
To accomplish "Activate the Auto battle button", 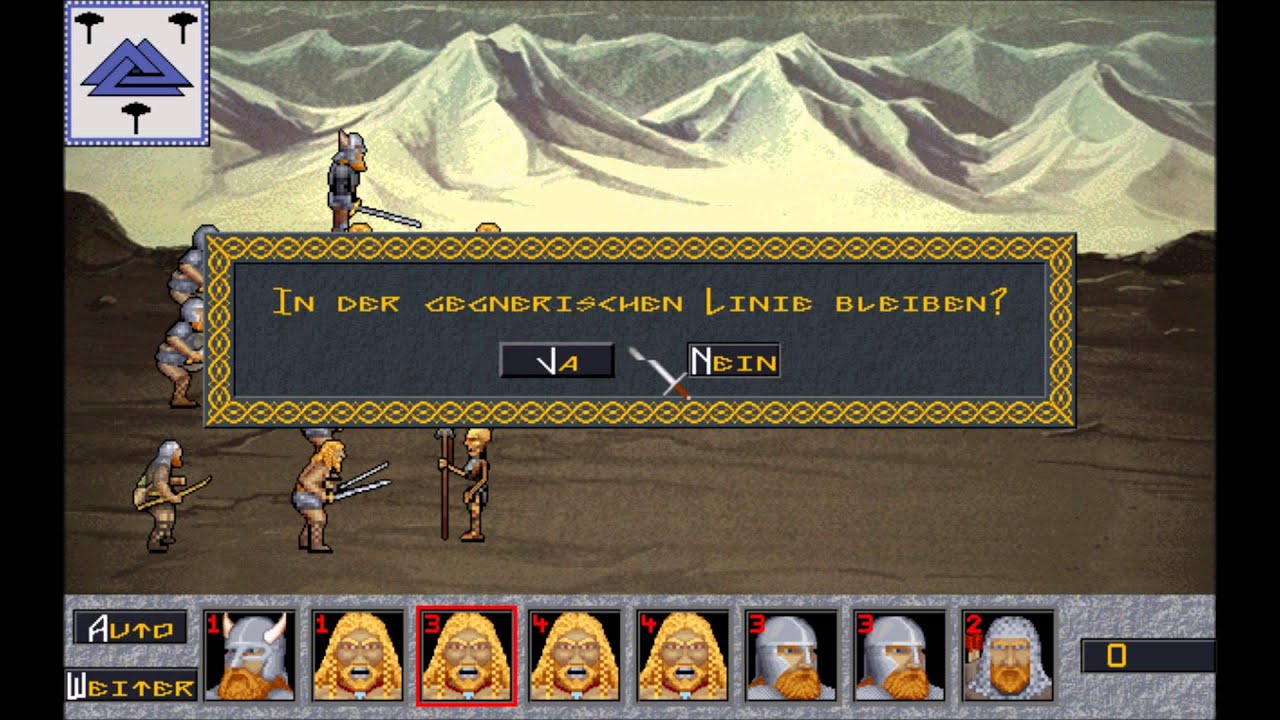I will click(130, 628).
